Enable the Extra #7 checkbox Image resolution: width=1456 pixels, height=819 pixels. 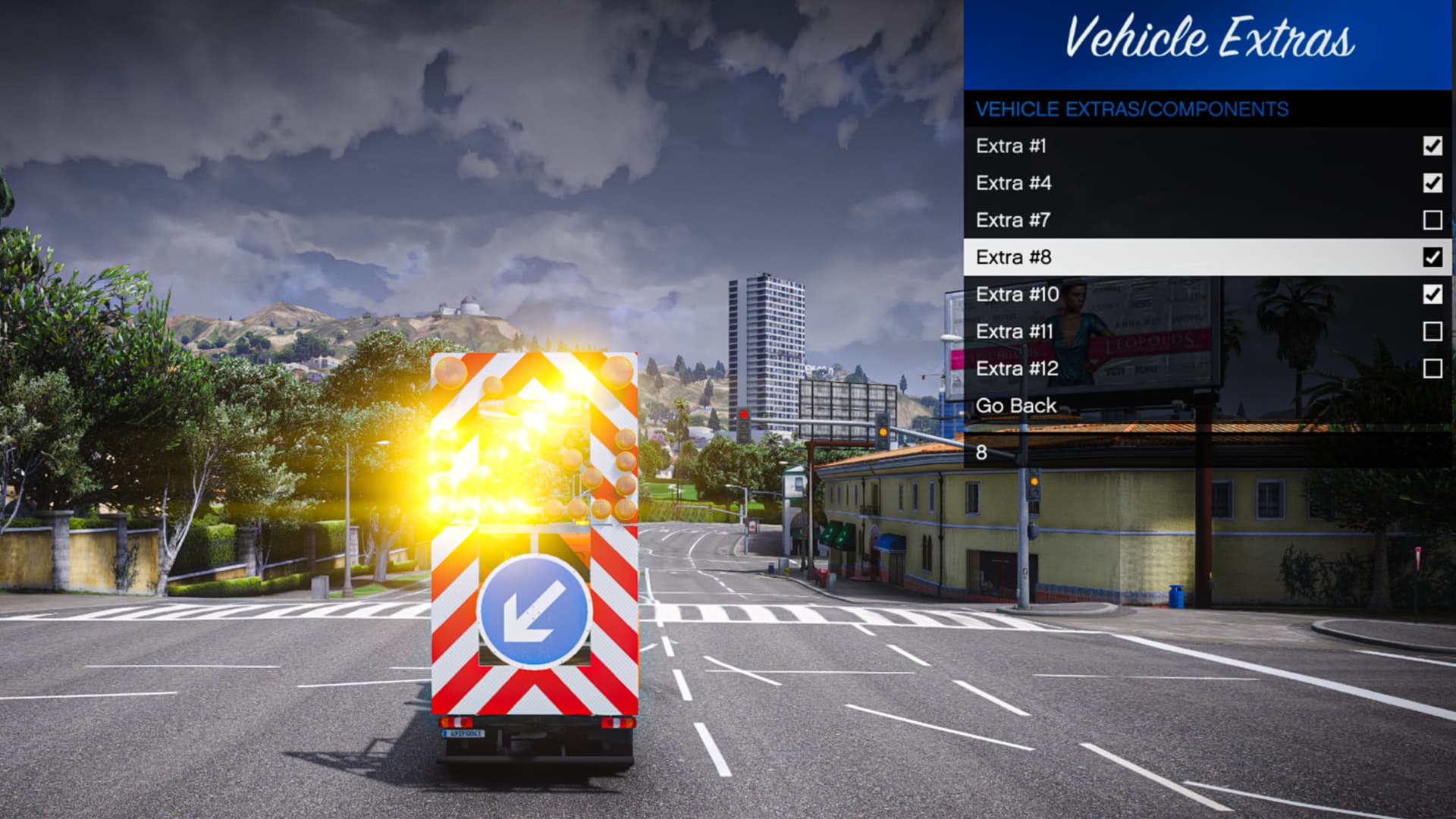coord(1431,218)
